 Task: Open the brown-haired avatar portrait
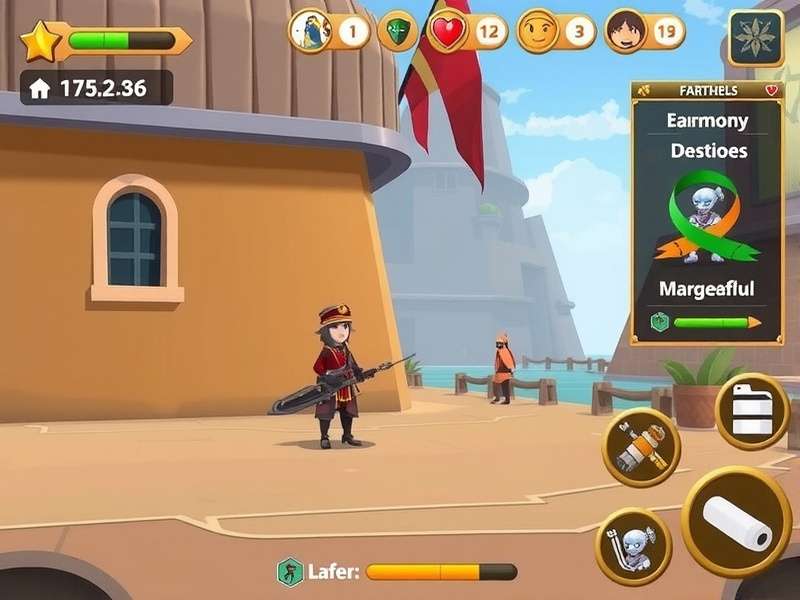[625, 32]
